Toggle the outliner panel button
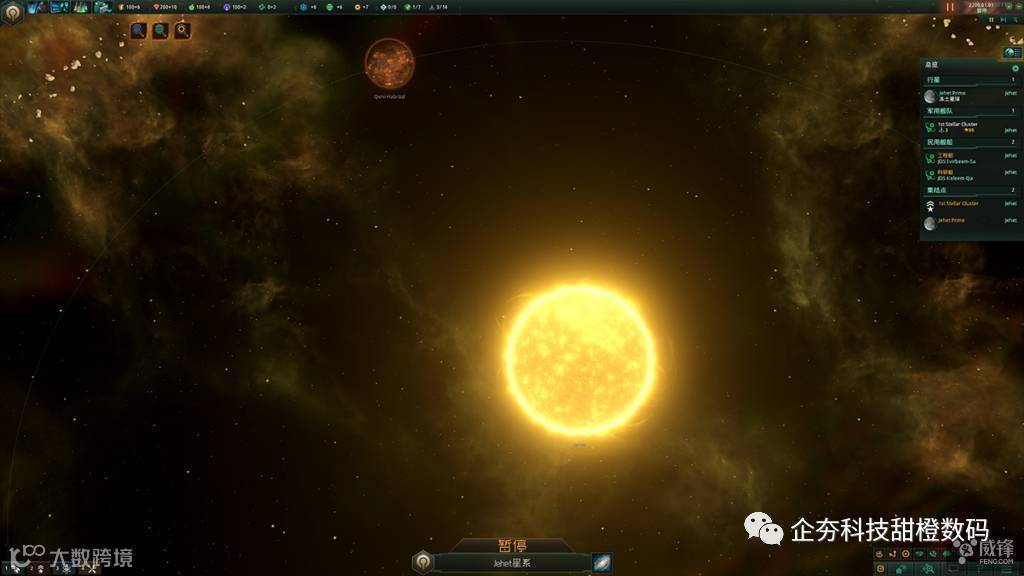 click(1010, 51)
